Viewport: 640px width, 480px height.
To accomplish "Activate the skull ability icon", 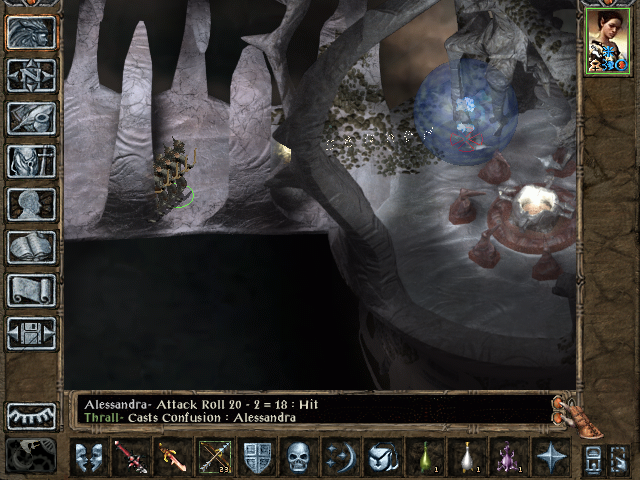I will (x=299, y=457).
